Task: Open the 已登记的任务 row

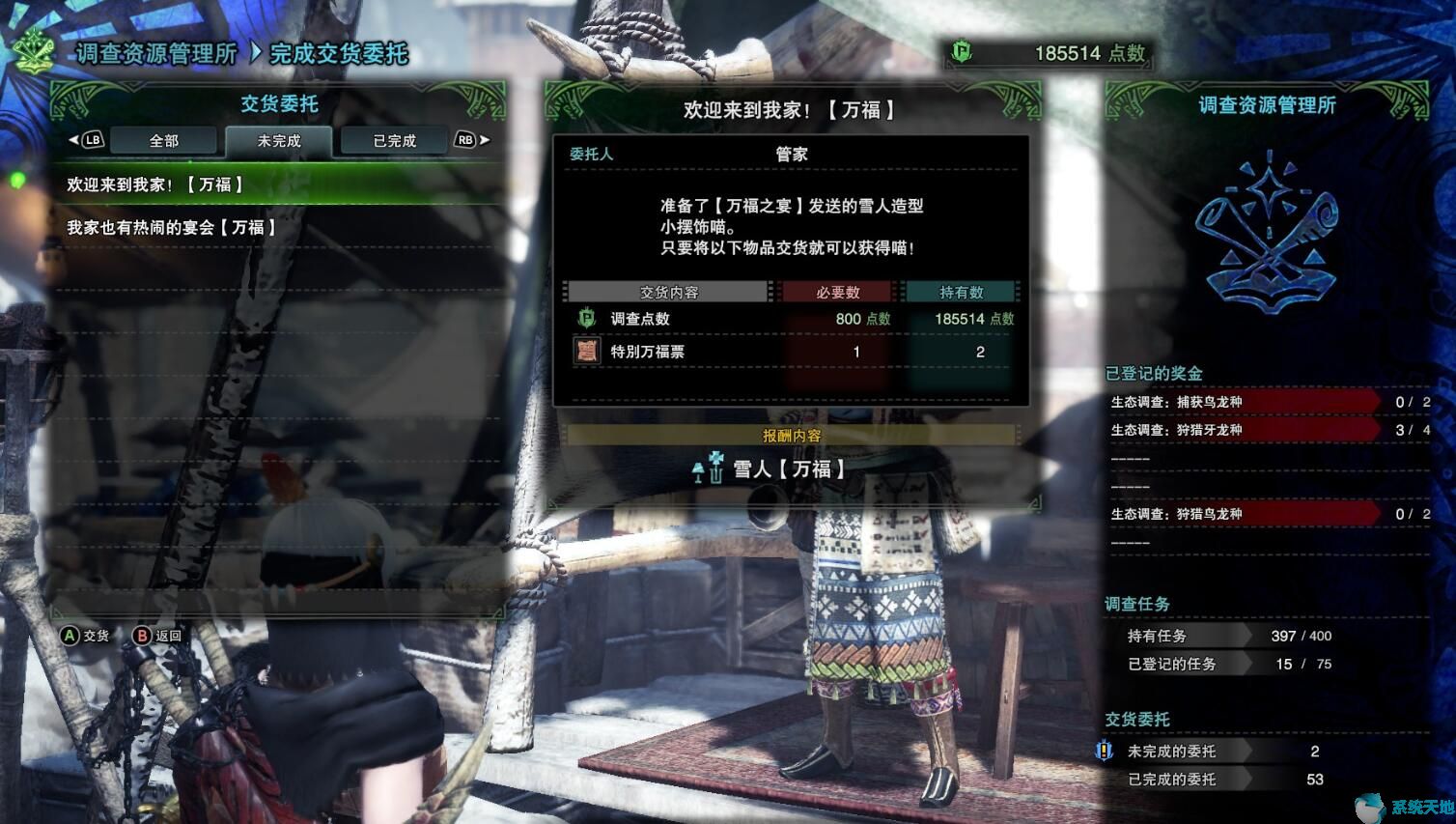Action: tap(1228, 664)
